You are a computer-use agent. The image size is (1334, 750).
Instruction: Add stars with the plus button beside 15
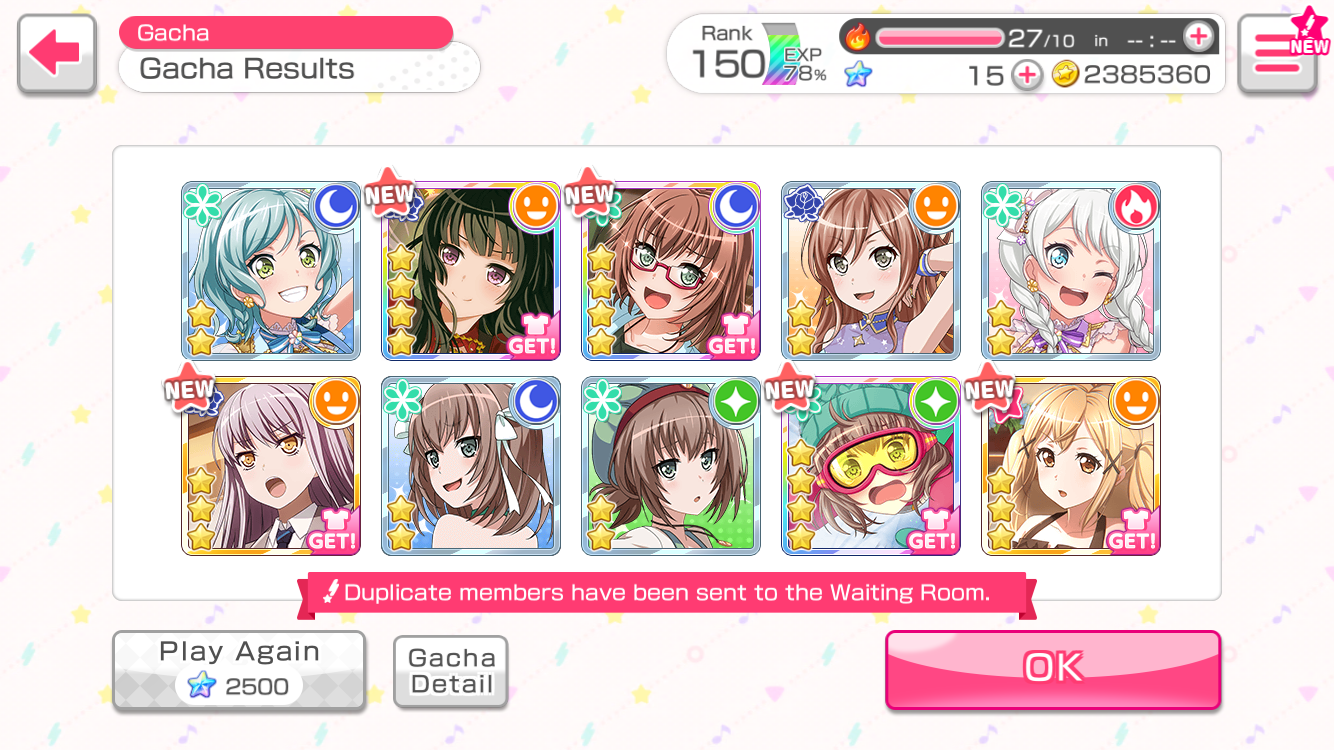[x=1026, y=75]
